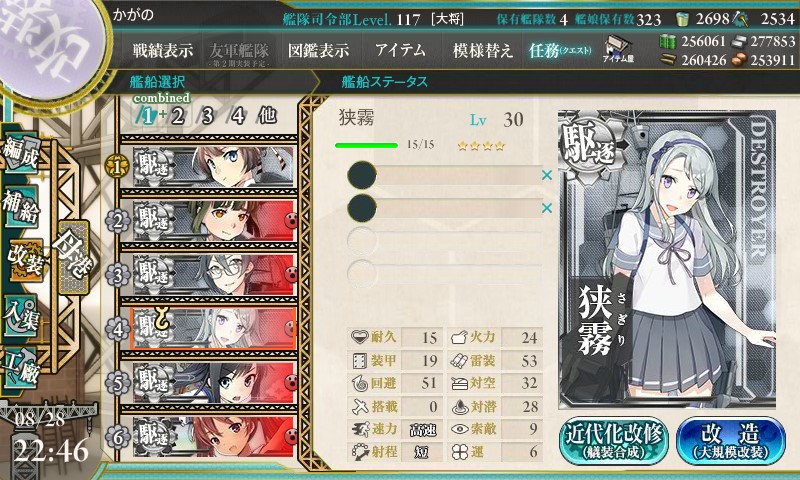
Task: Switch to fleet 4 tab
Action: click(x=238, y=115)
